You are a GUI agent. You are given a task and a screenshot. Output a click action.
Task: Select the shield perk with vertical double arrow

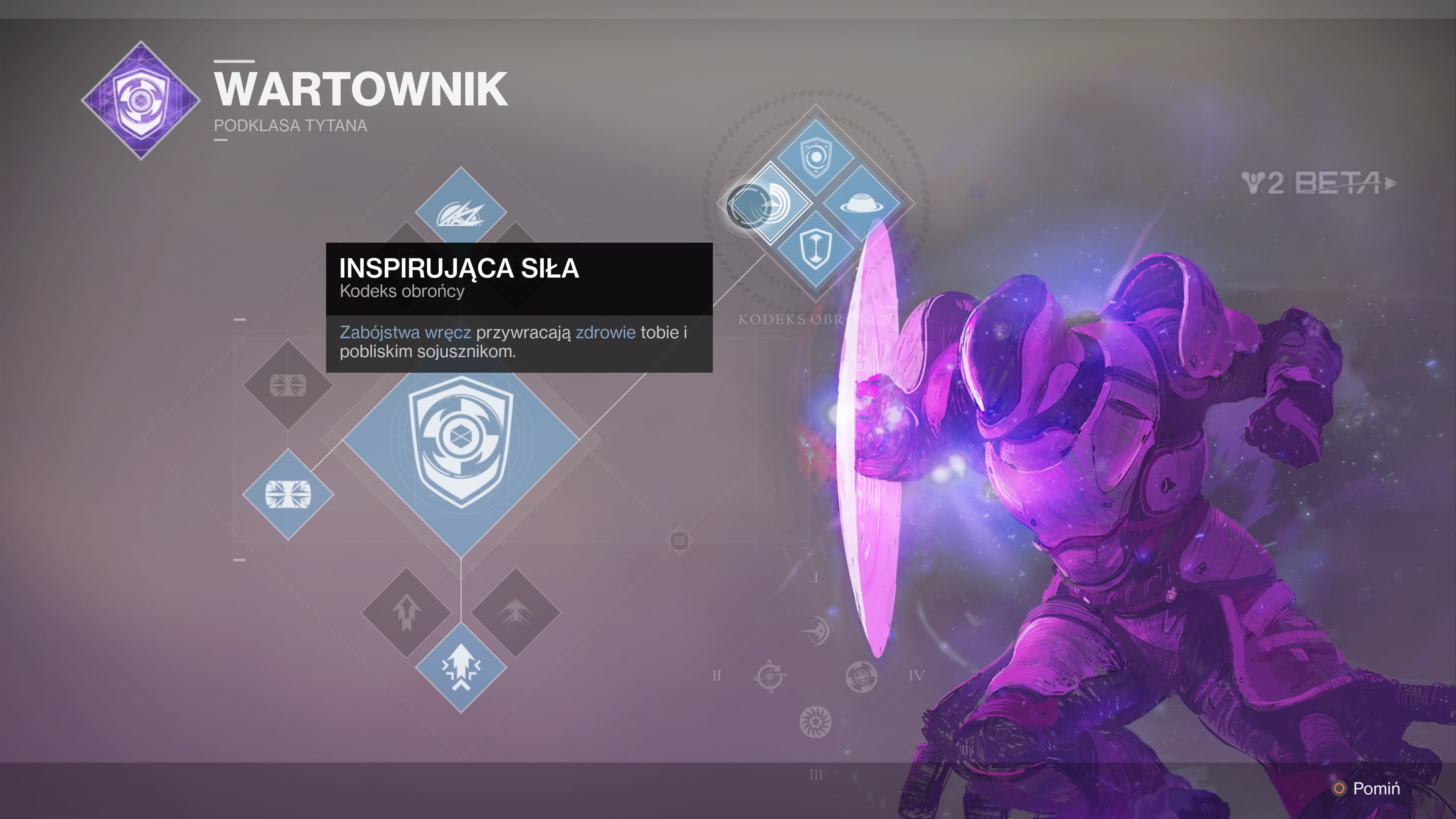815,249
